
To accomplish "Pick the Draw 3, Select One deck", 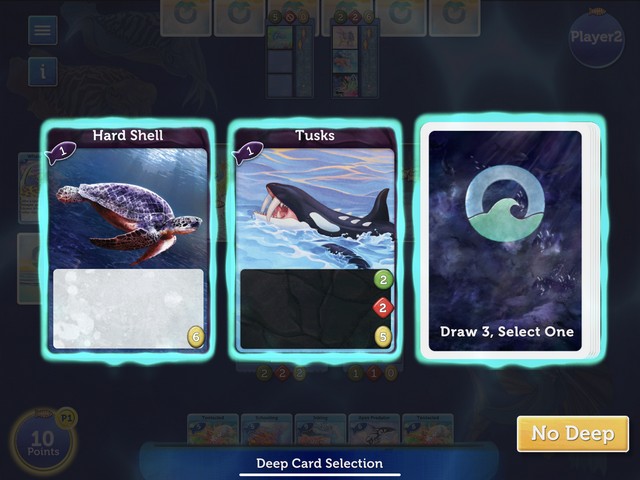I will tap(506, 240).
